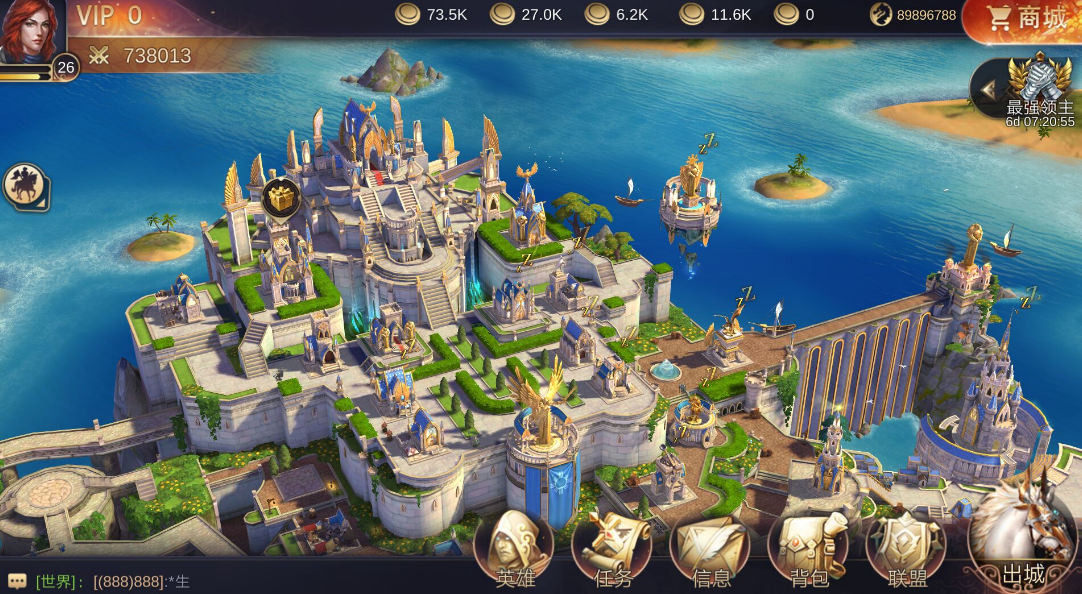The image size is (1082, 594).
Task: Open the 任务 quests menu
Action: coord(611,548)
